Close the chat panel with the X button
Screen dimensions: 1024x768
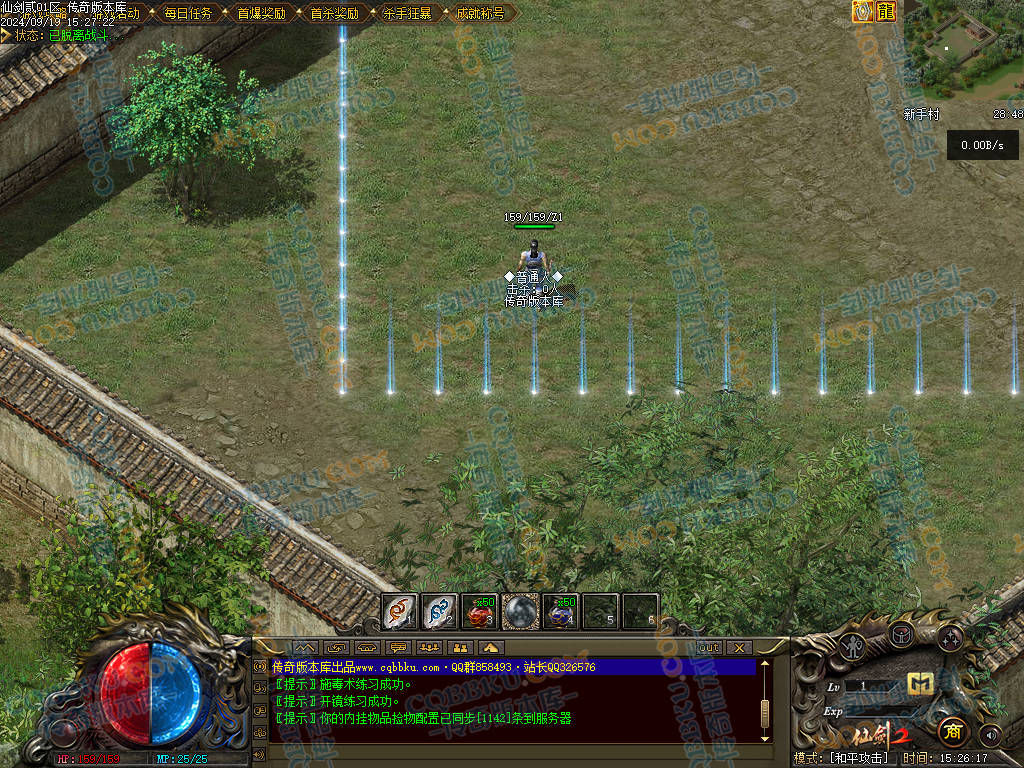tap(739, 647)
